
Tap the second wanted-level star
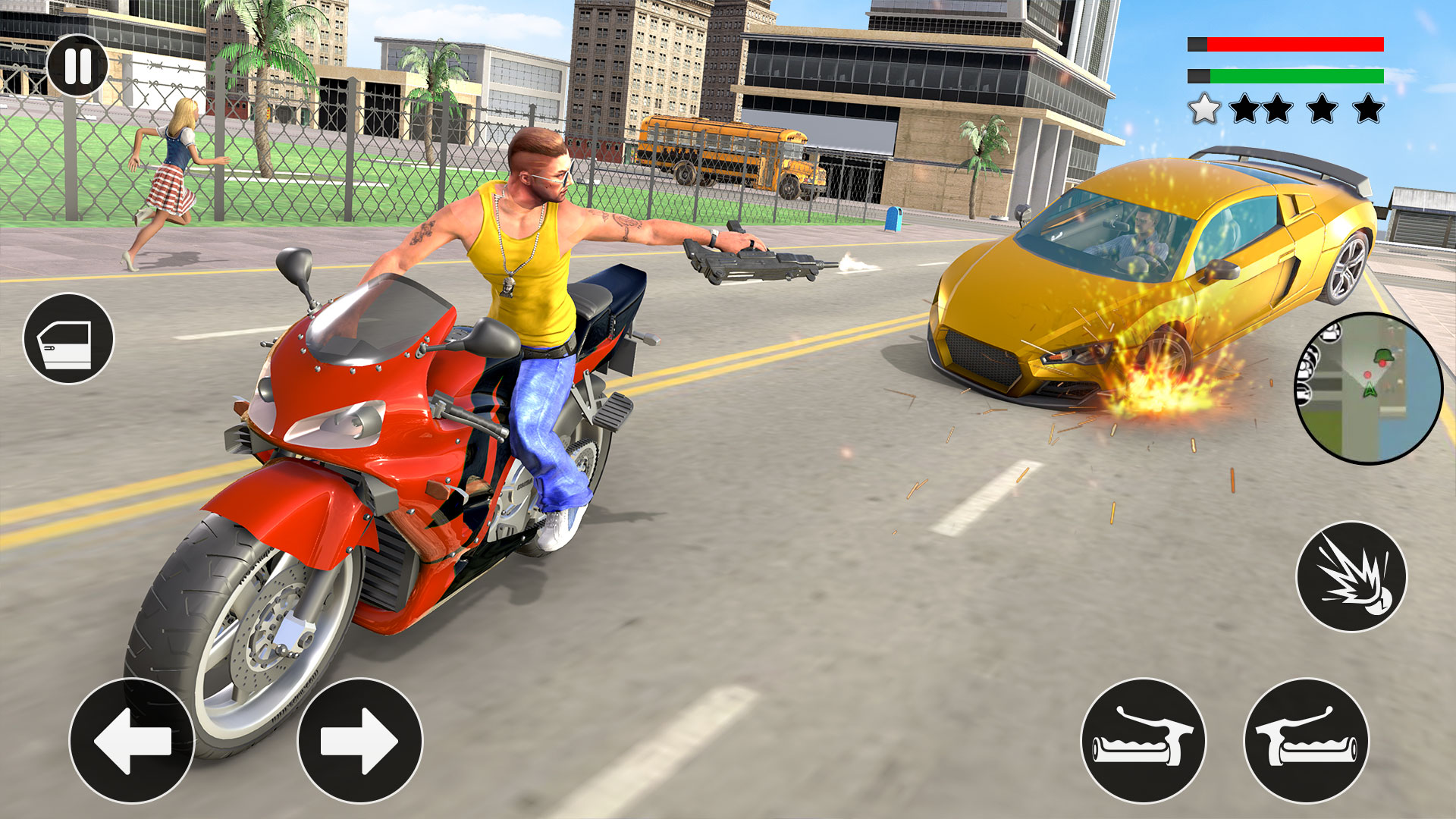(1246, 108)
